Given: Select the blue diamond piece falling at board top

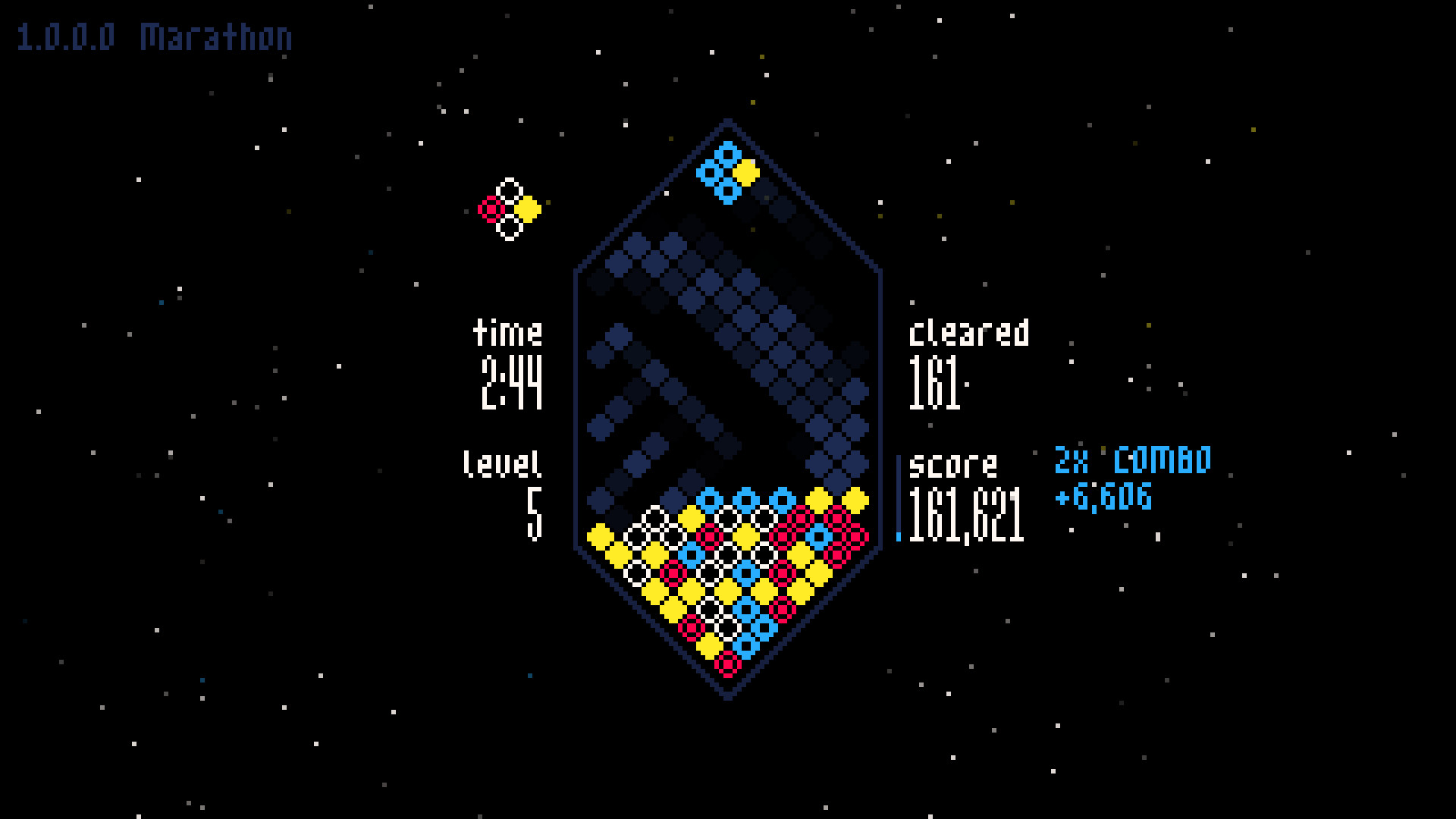Looking at the screenshot, I should click(x=719, y=168).
